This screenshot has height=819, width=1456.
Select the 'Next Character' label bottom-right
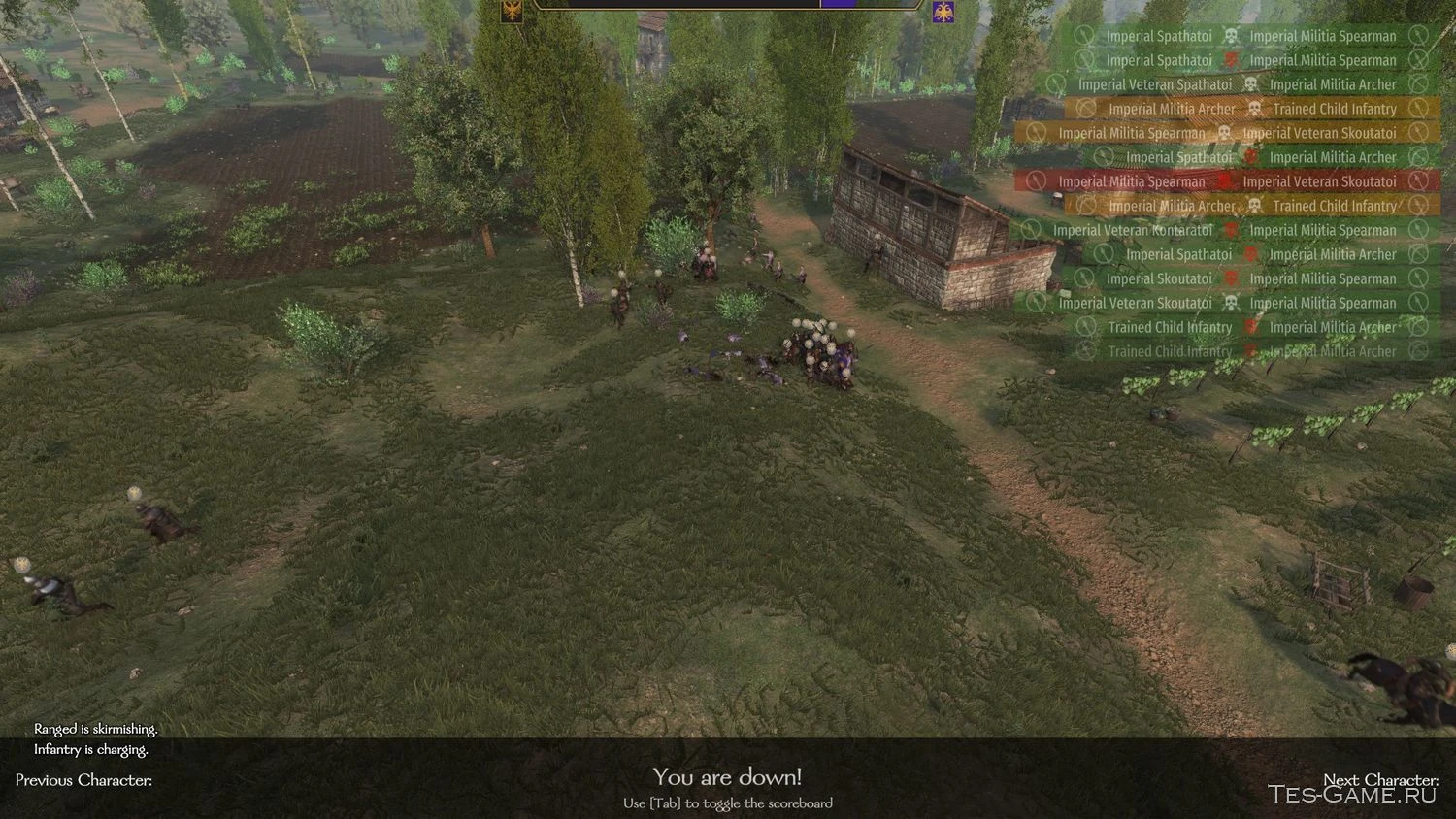1382,779
